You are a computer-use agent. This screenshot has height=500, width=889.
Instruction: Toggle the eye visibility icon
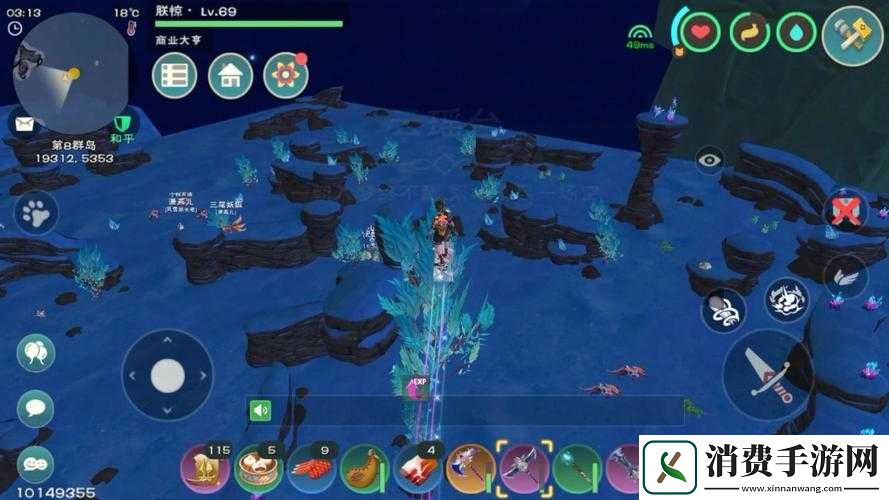coord(710,159)
